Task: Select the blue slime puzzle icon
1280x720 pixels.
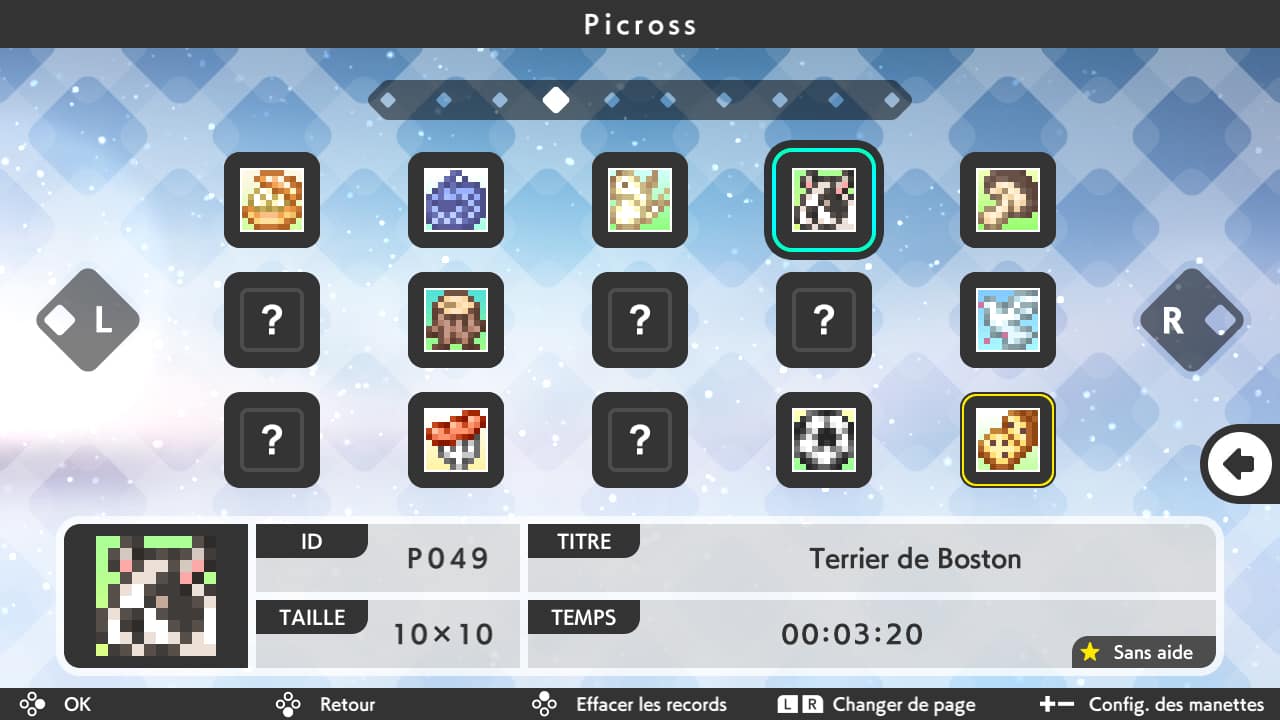Action: pyautogui.click(x=455, y=200)
